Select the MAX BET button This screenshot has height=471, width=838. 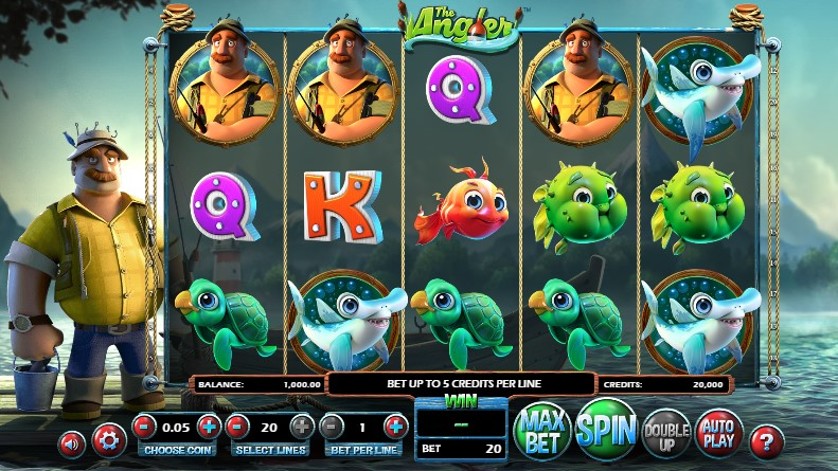point(542,430)
